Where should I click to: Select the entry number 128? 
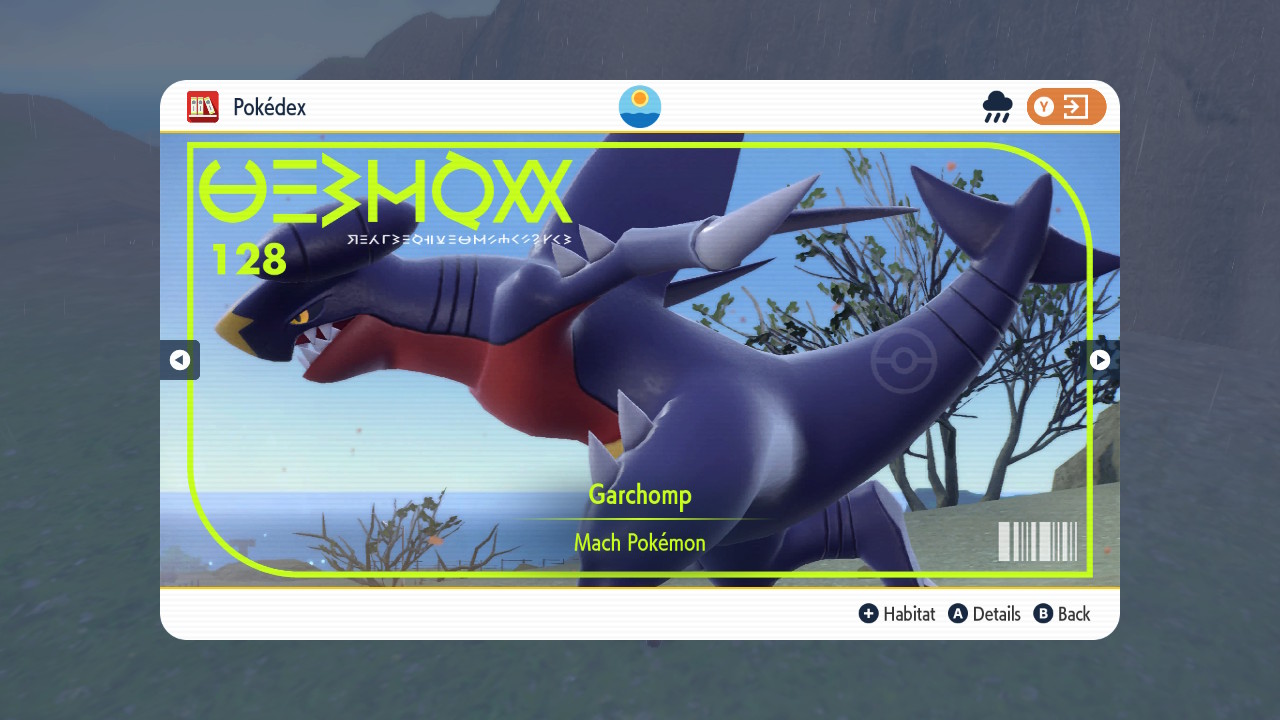pos(251,259)
